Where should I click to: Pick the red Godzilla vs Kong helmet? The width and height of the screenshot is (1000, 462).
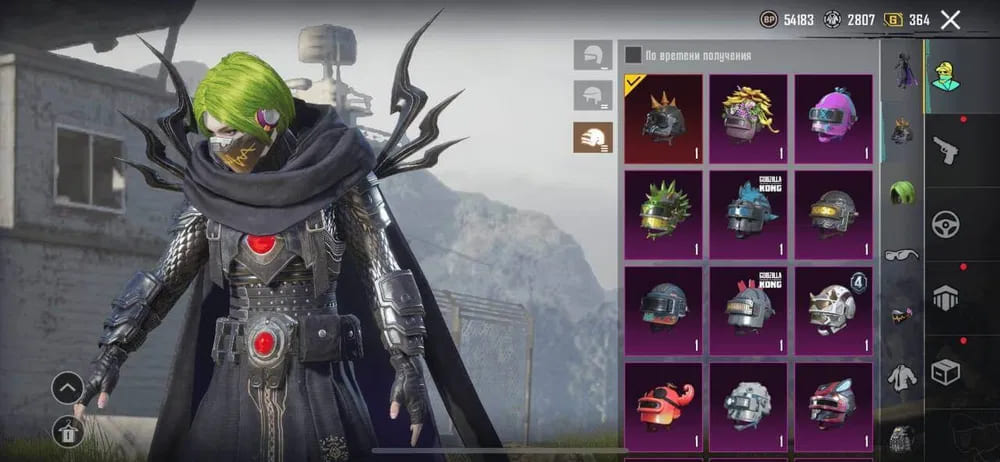tap(748, 310)
